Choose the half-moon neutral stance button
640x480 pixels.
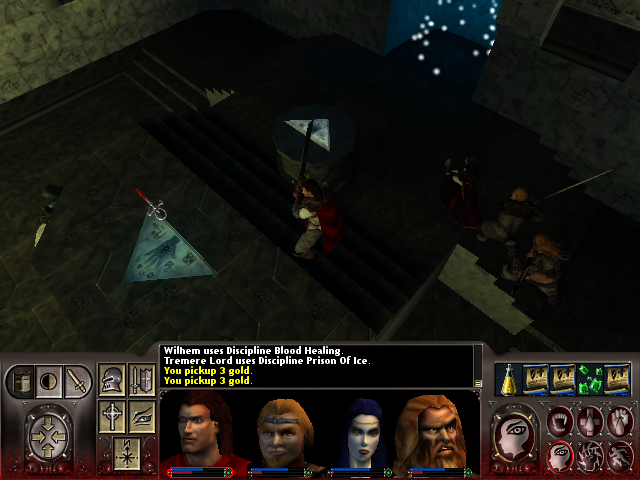pyautogui.click(x=47, y=381)
